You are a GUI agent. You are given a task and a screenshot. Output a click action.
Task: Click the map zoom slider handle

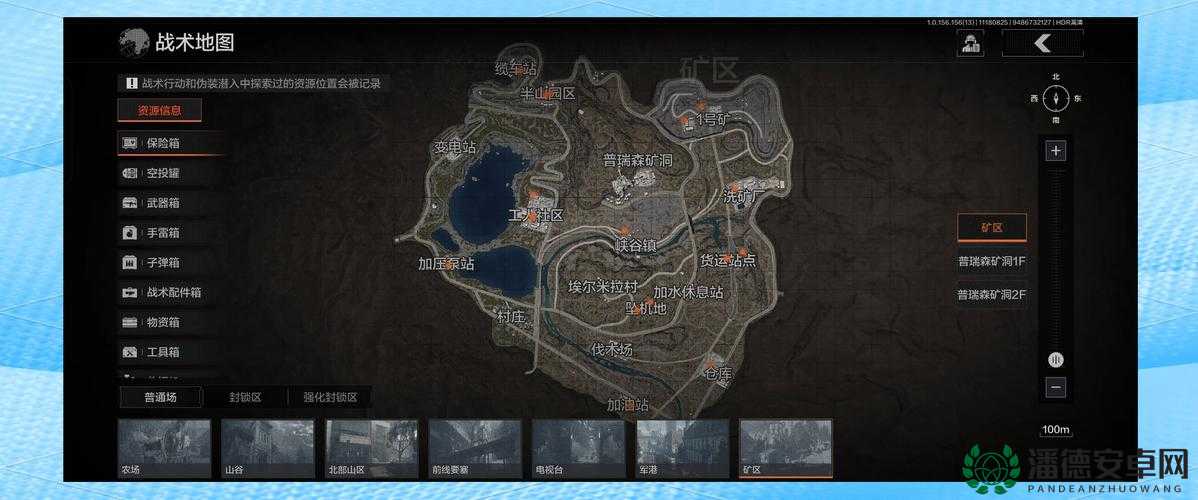tap(1055, 359)
